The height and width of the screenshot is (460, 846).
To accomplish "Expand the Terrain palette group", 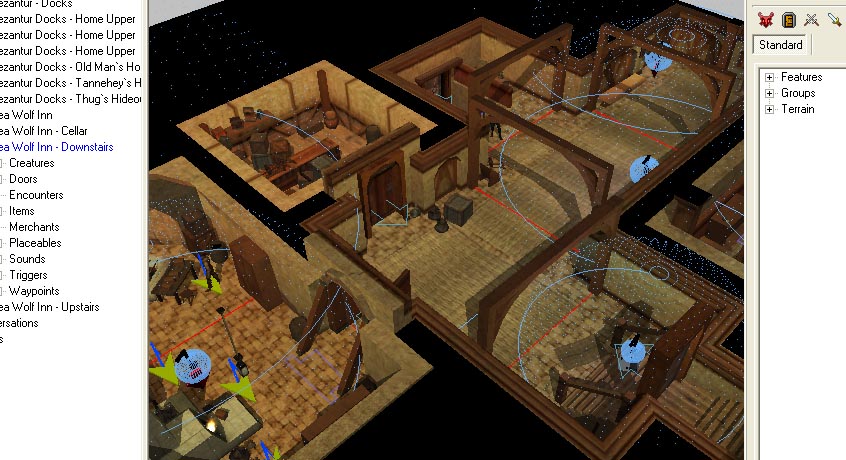I will [770, 109].
